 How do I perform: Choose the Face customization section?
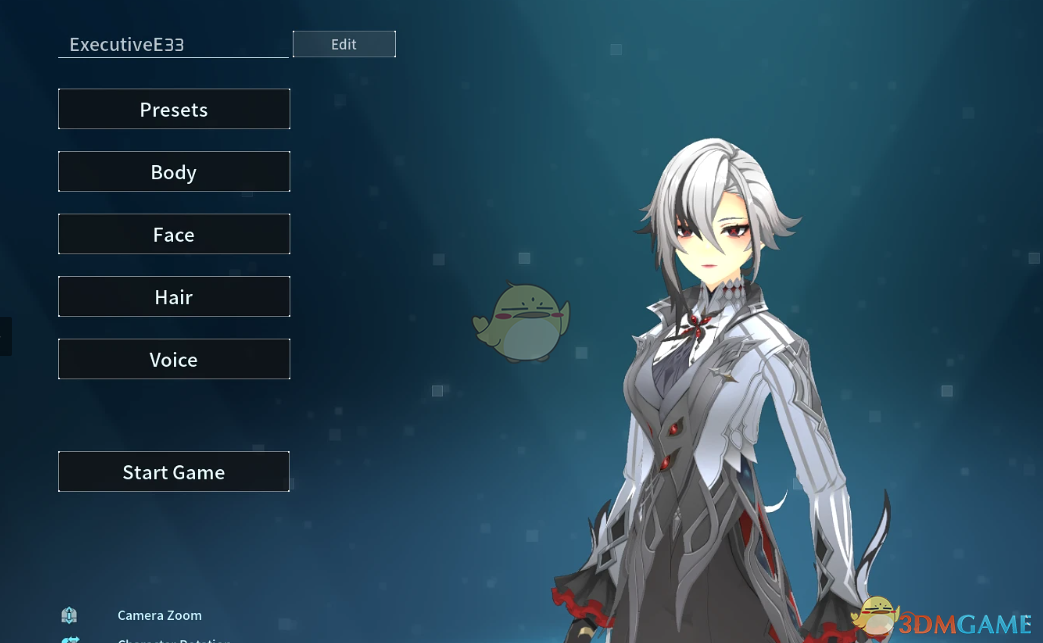click(174, 234)
